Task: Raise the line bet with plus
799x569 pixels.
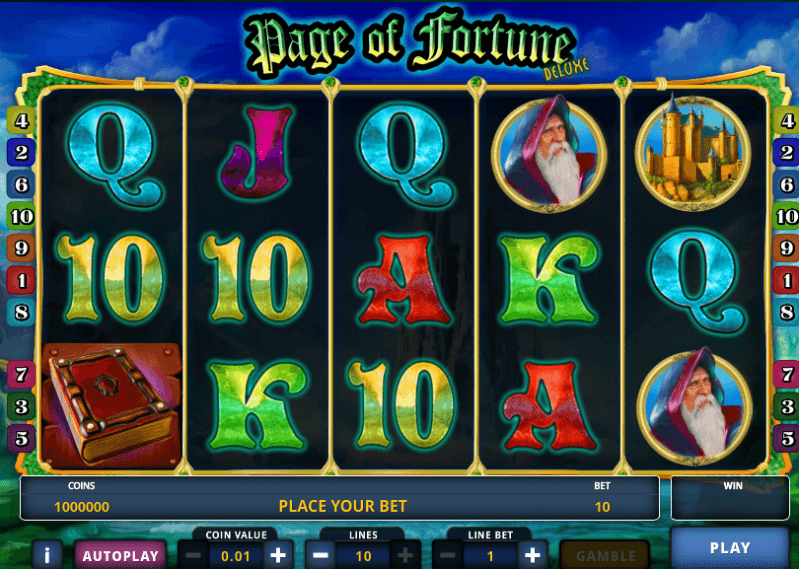Action: click(x=533, y=554)
